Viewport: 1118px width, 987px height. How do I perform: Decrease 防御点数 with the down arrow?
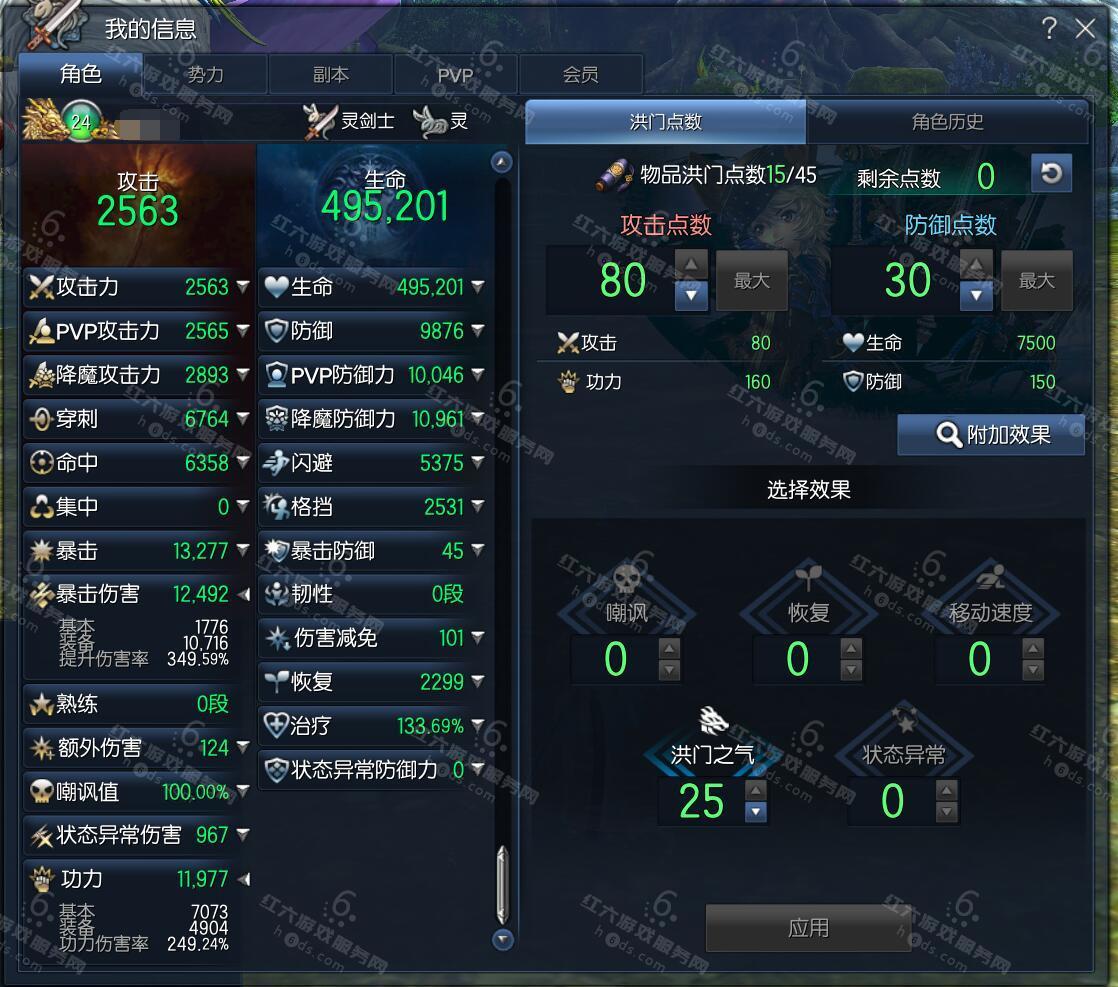[x=976, y=296]
